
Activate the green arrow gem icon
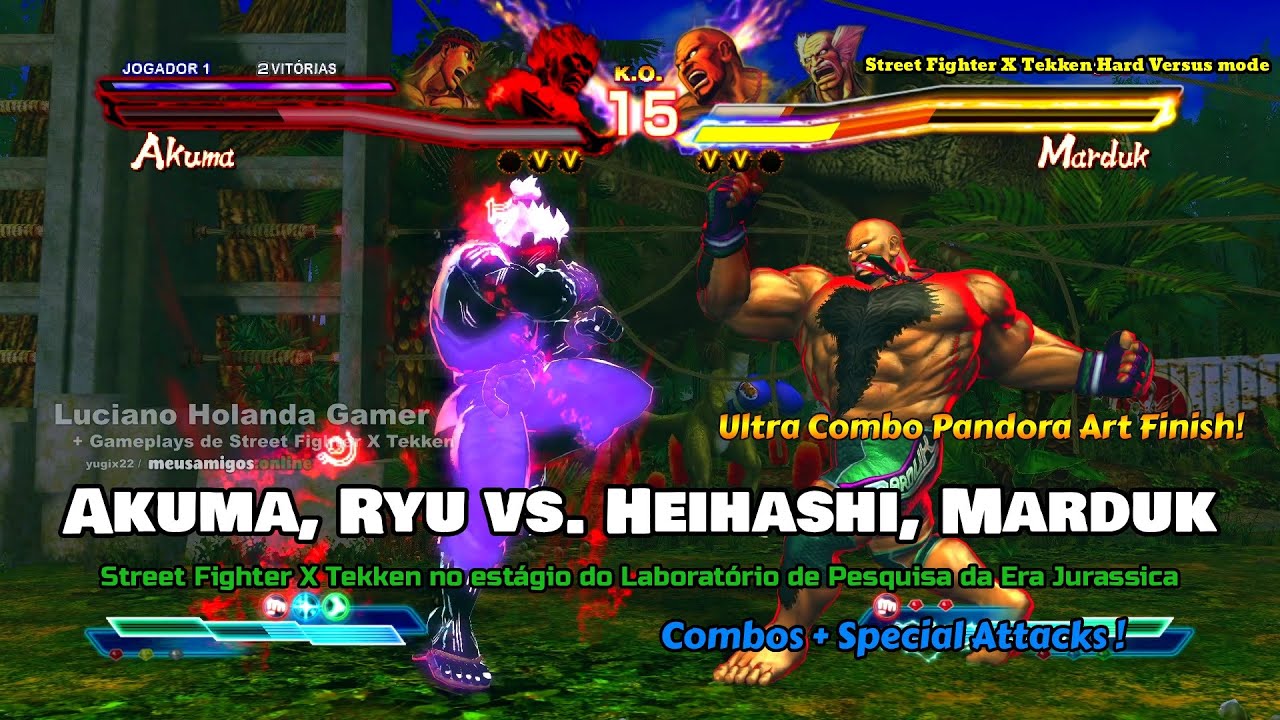coord(337,606)
